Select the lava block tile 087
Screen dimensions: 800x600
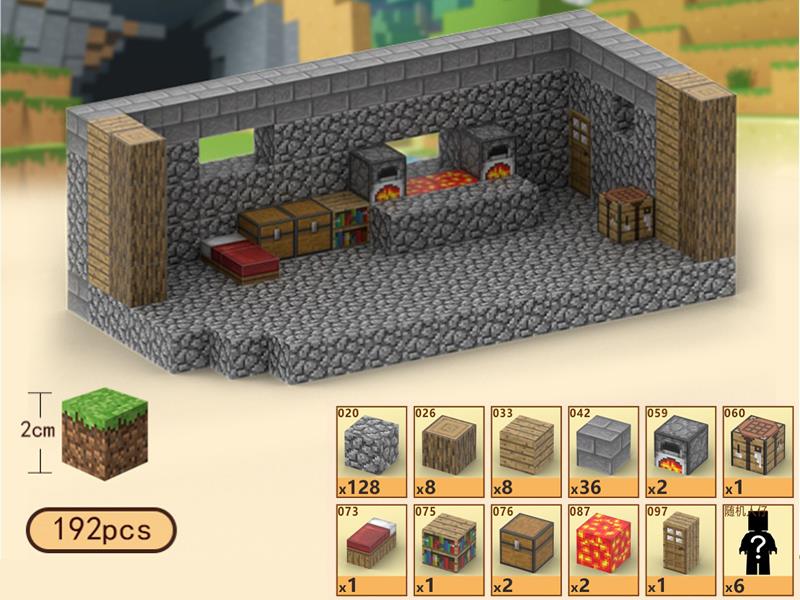pos(601,549)
